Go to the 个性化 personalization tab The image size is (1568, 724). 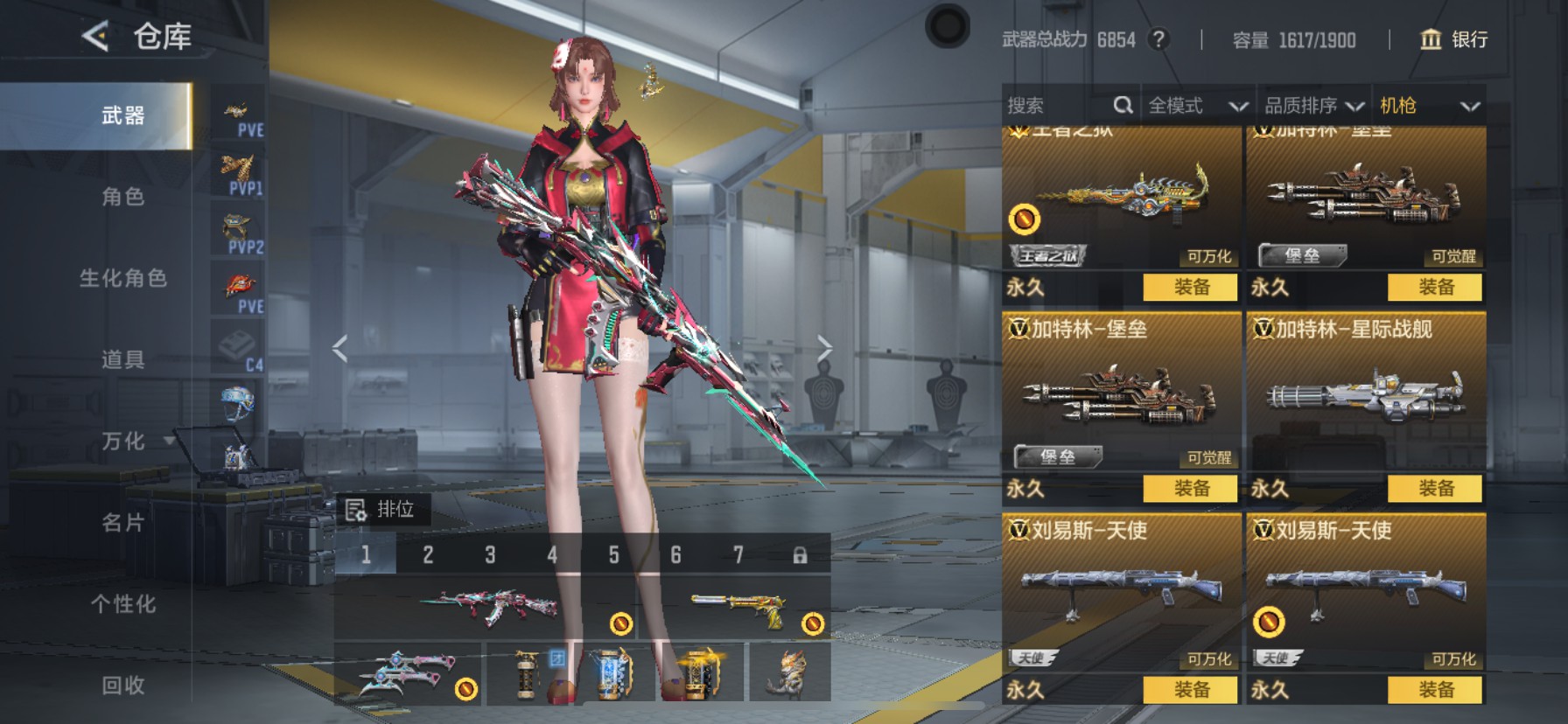coord(122,604)
